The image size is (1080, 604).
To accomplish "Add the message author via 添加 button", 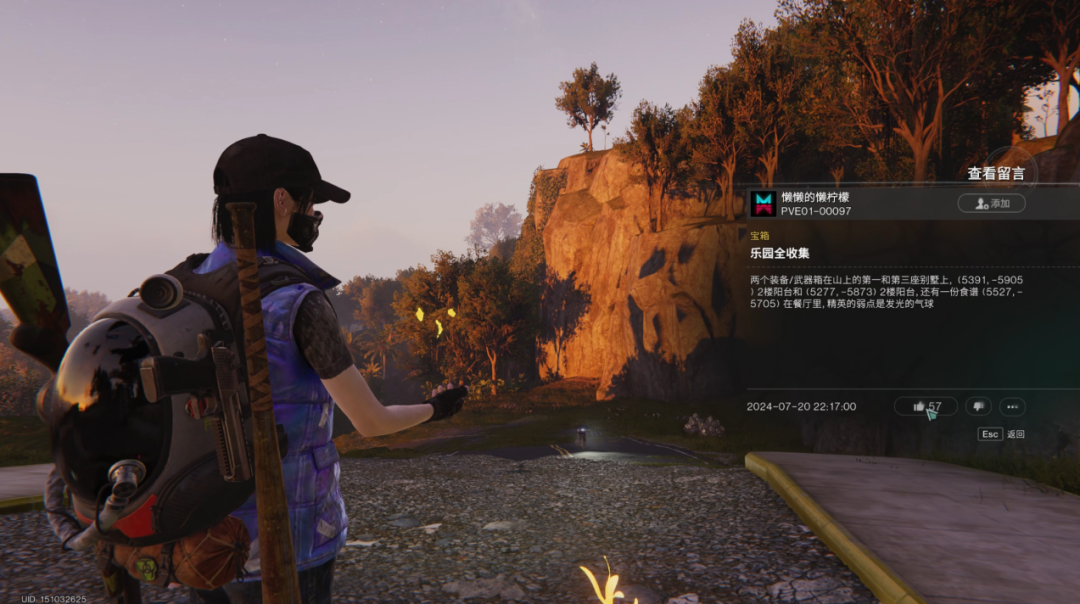I will [x=991, y=203].
